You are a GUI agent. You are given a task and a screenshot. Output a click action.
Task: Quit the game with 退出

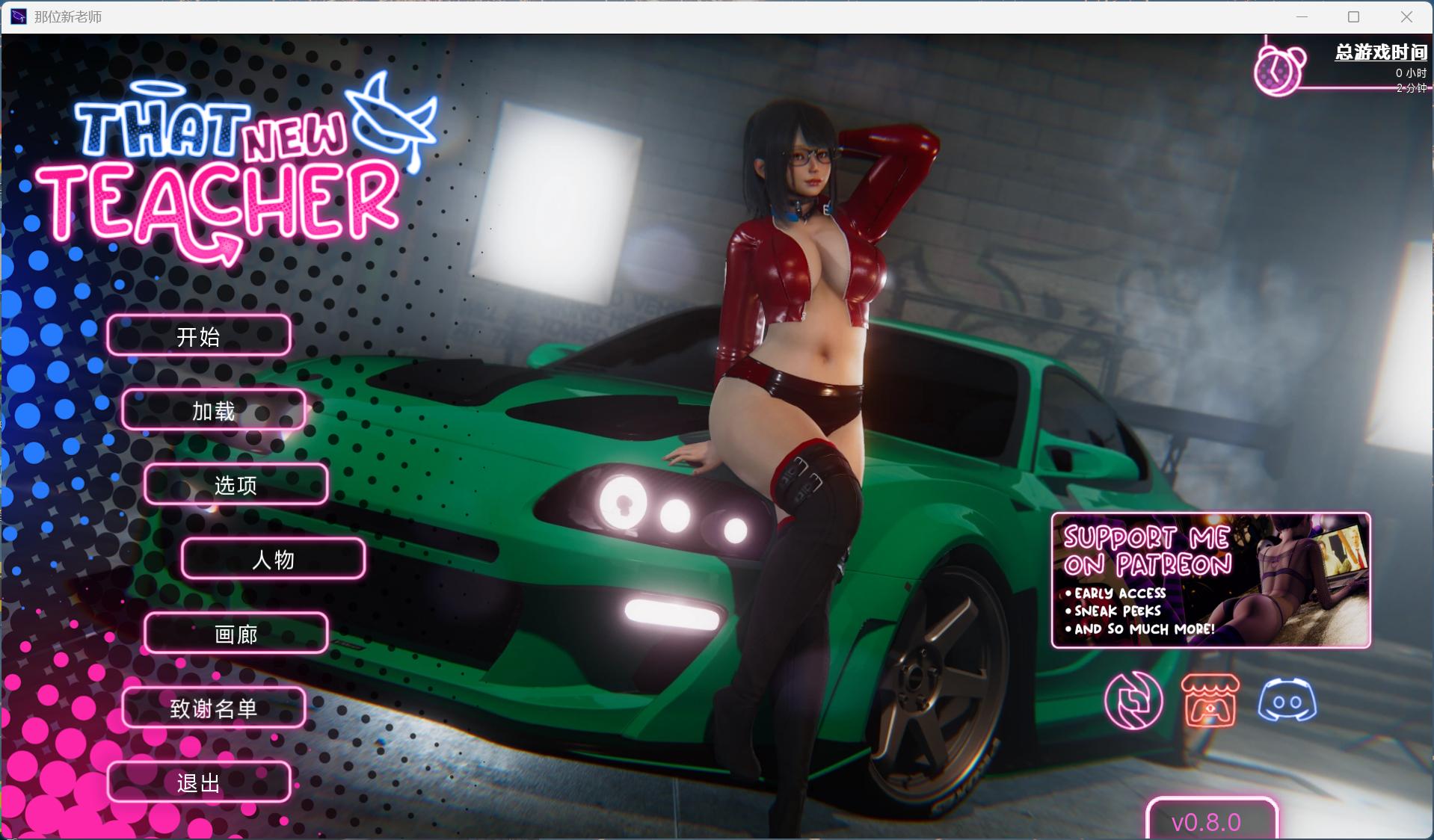[198, 782]
